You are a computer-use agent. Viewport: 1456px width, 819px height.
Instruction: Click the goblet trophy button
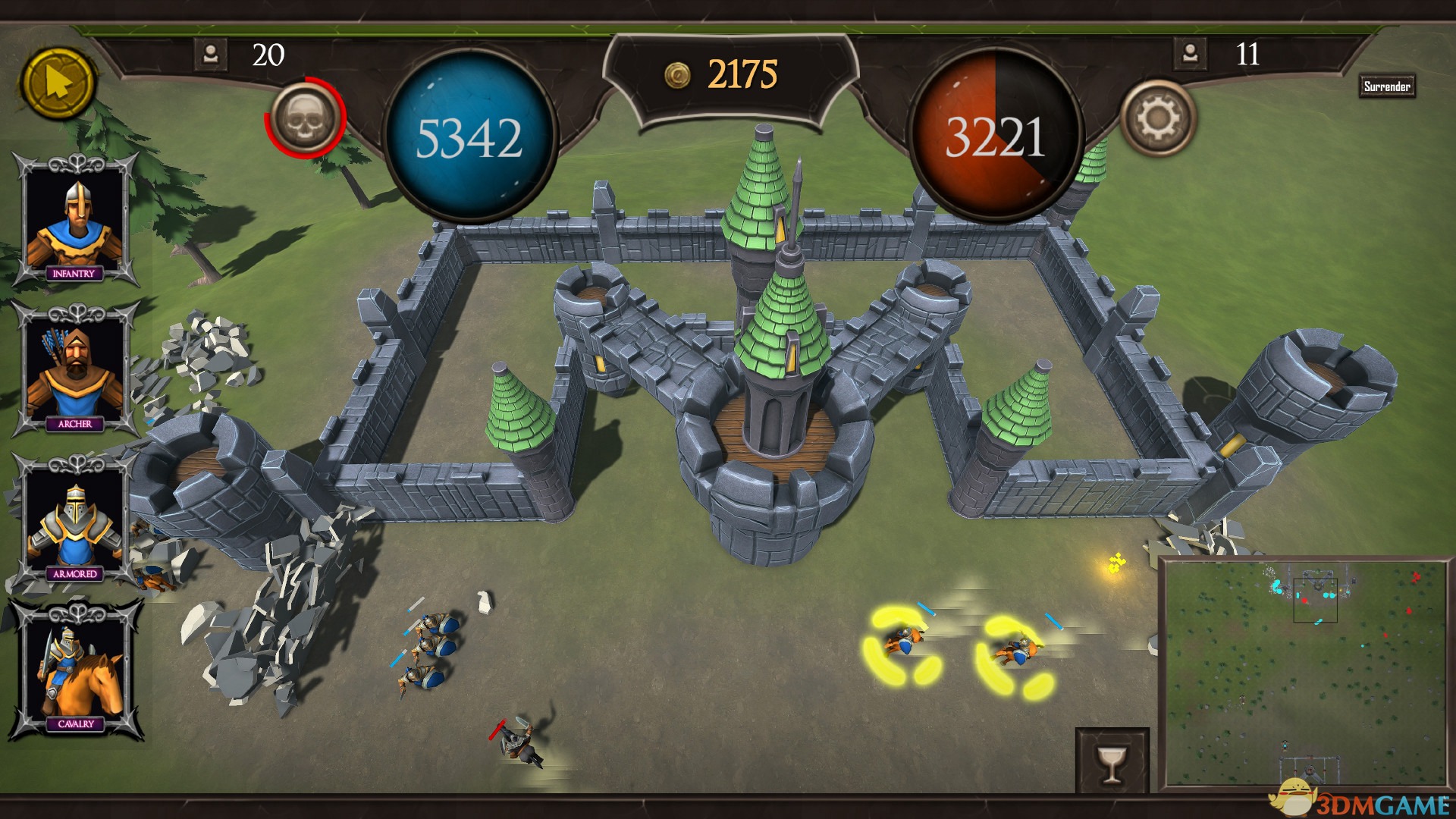click(x=1112, y=761)
